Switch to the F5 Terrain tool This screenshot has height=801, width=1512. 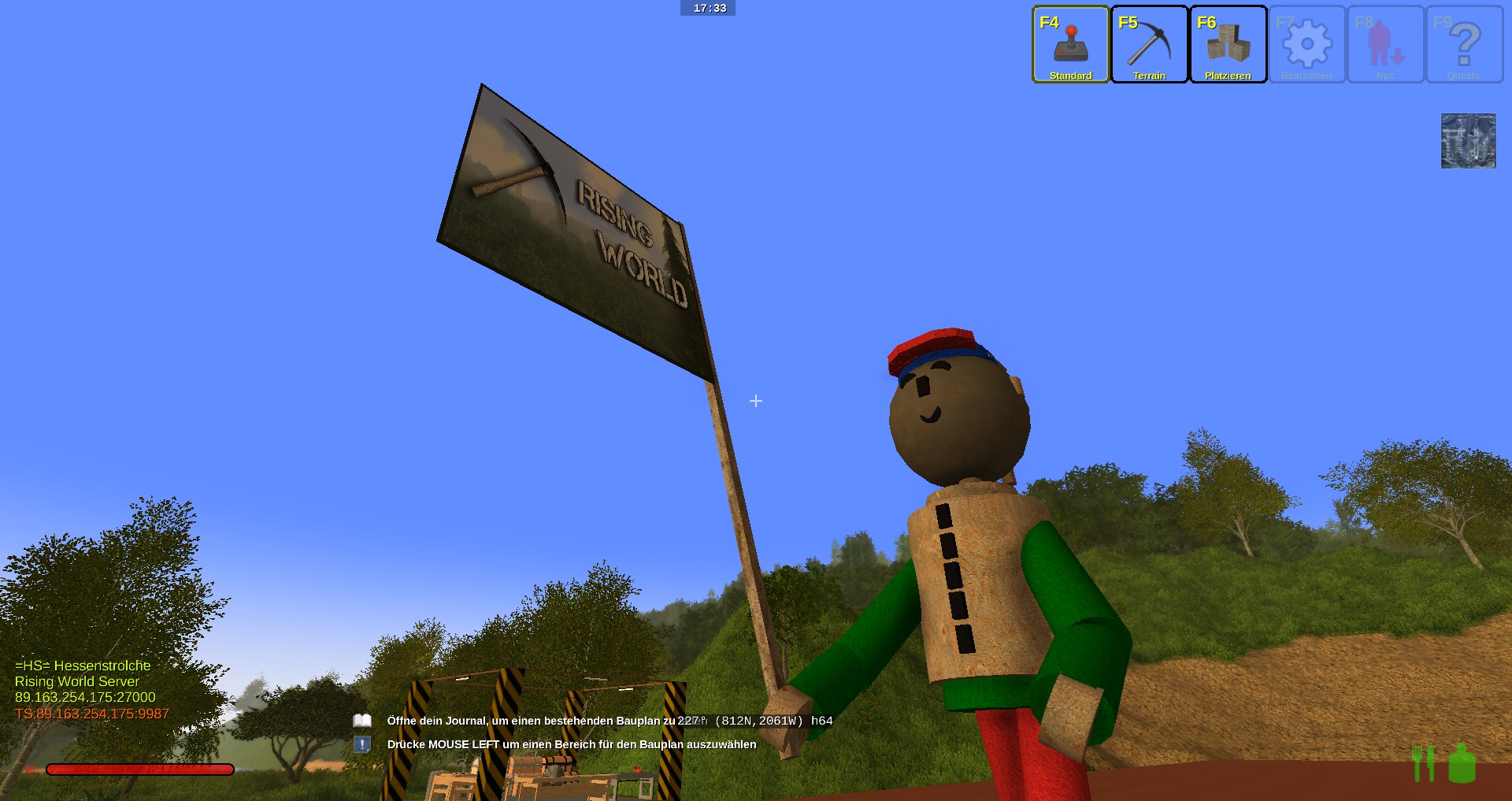click(1149, 45)
